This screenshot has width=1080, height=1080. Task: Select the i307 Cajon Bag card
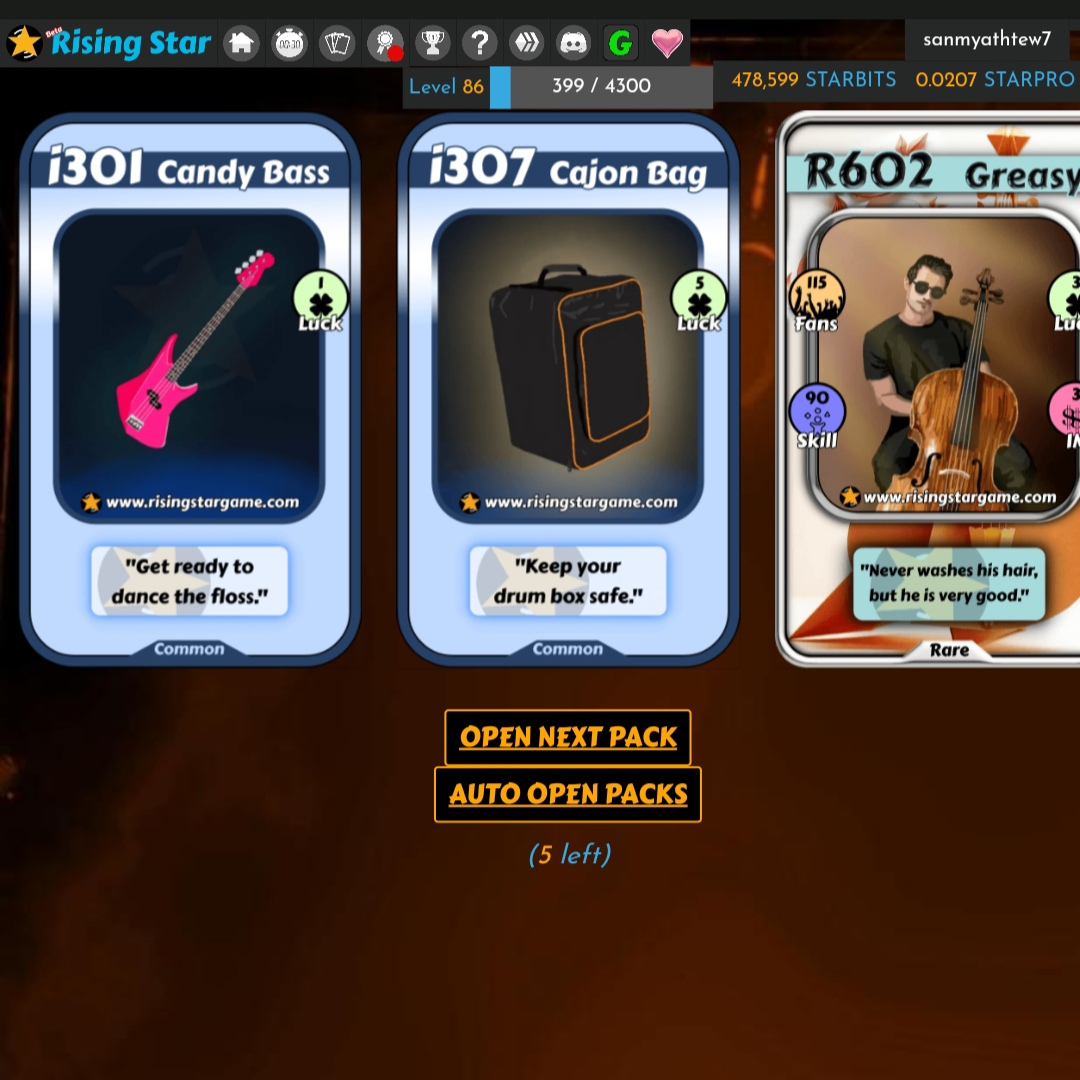[x=568, y=390]
